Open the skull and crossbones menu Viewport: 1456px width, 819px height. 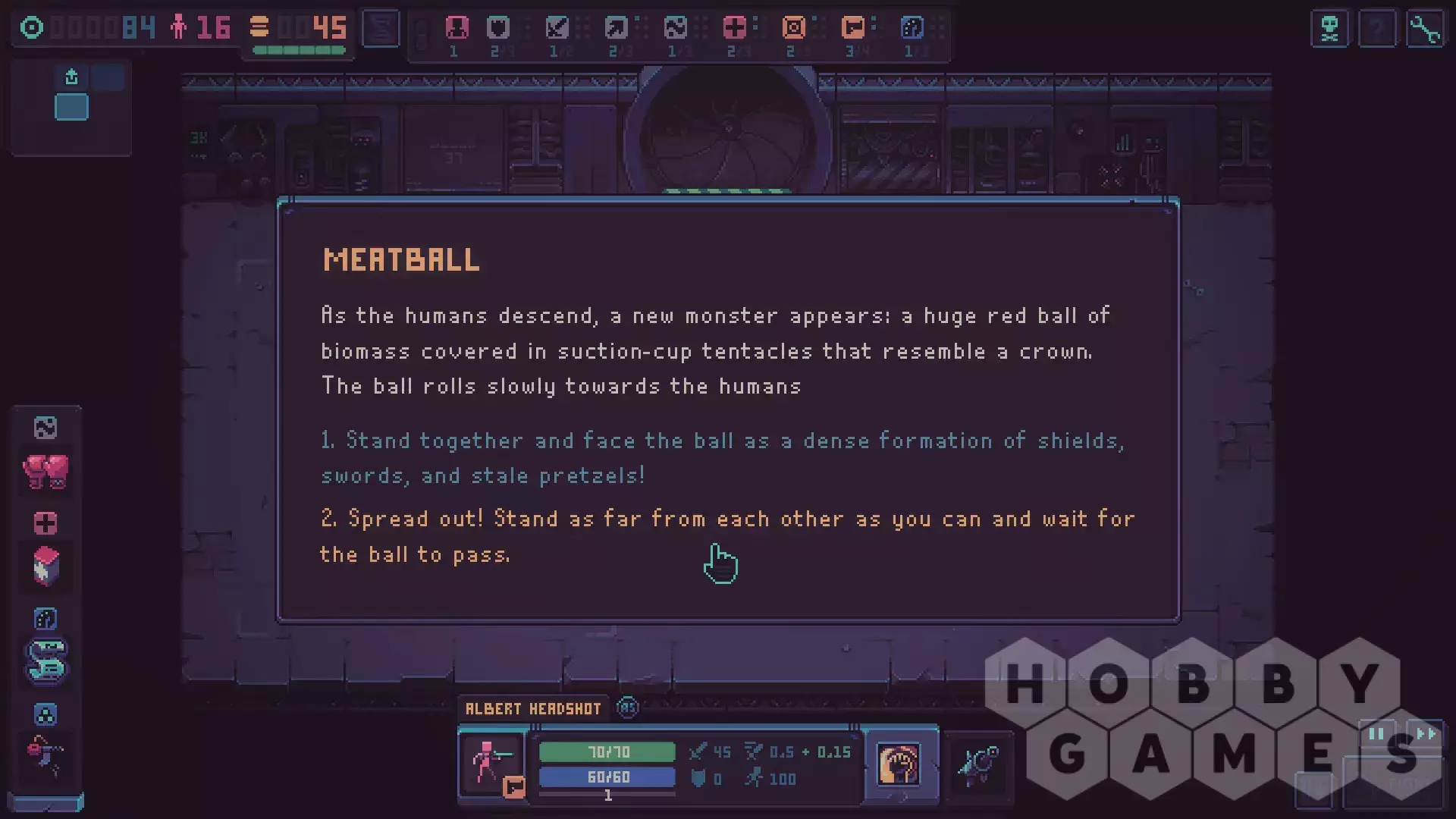1329,30
